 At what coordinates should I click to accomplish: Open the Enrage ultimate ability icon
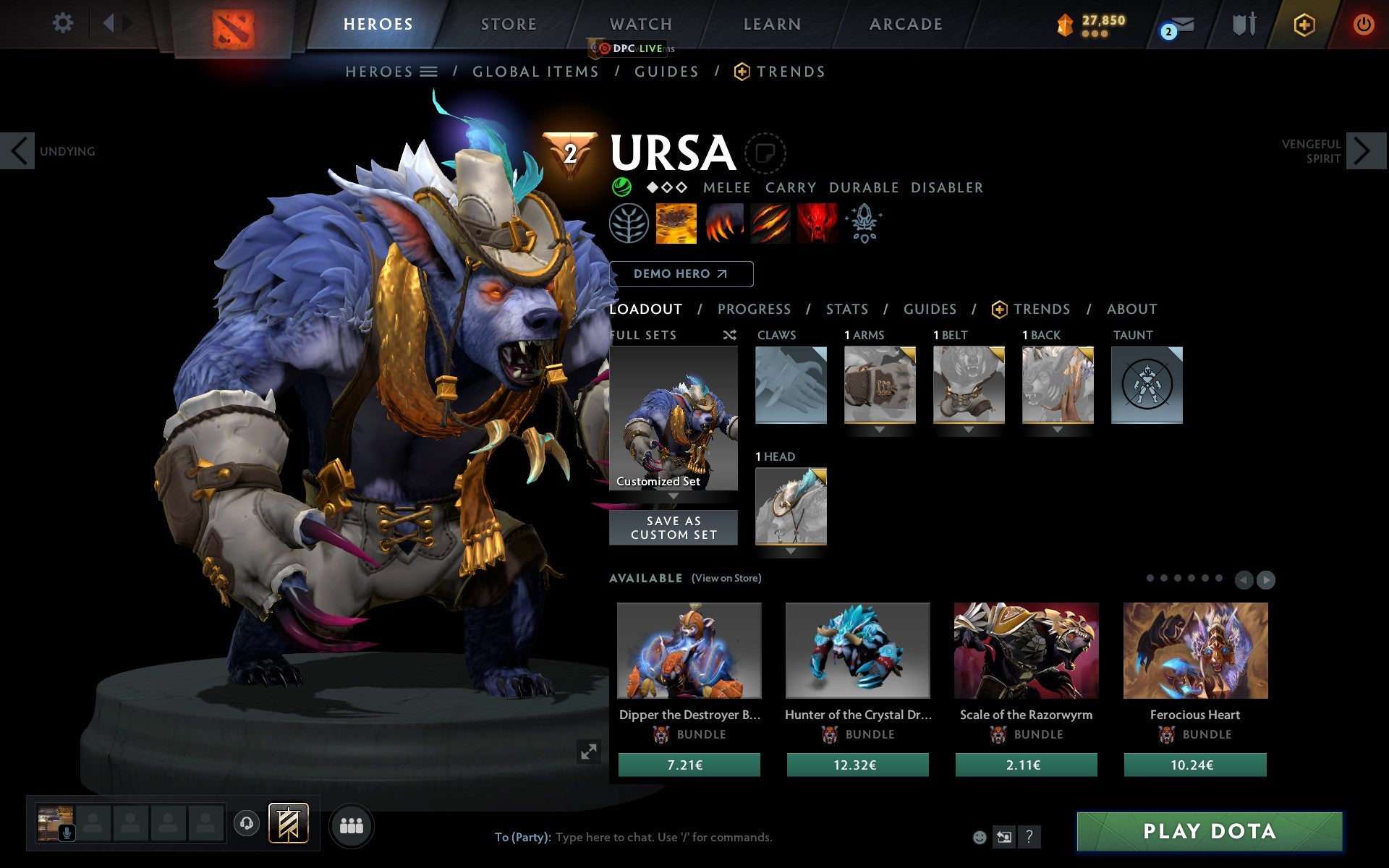[817, 224]
